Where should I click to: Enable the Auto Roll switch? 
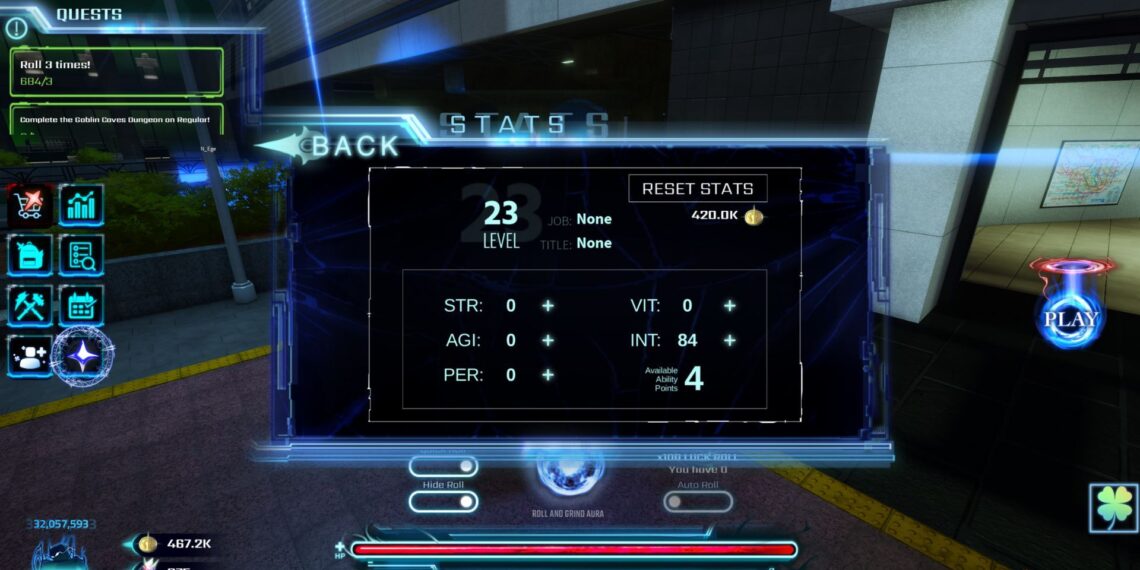pyautogui.click(x=697, y=501)
